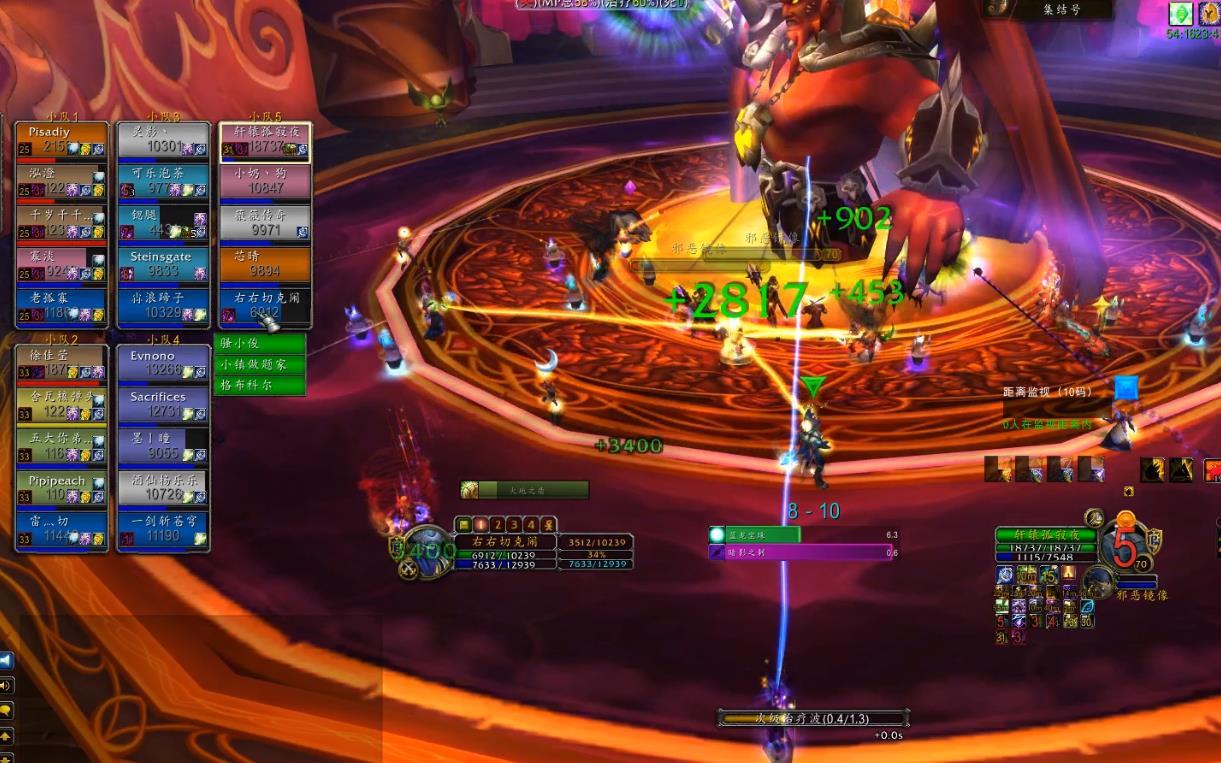This screenshot has height=763, width=1221.
Task: Select raid member Evnono
Action: click(163, 363)
